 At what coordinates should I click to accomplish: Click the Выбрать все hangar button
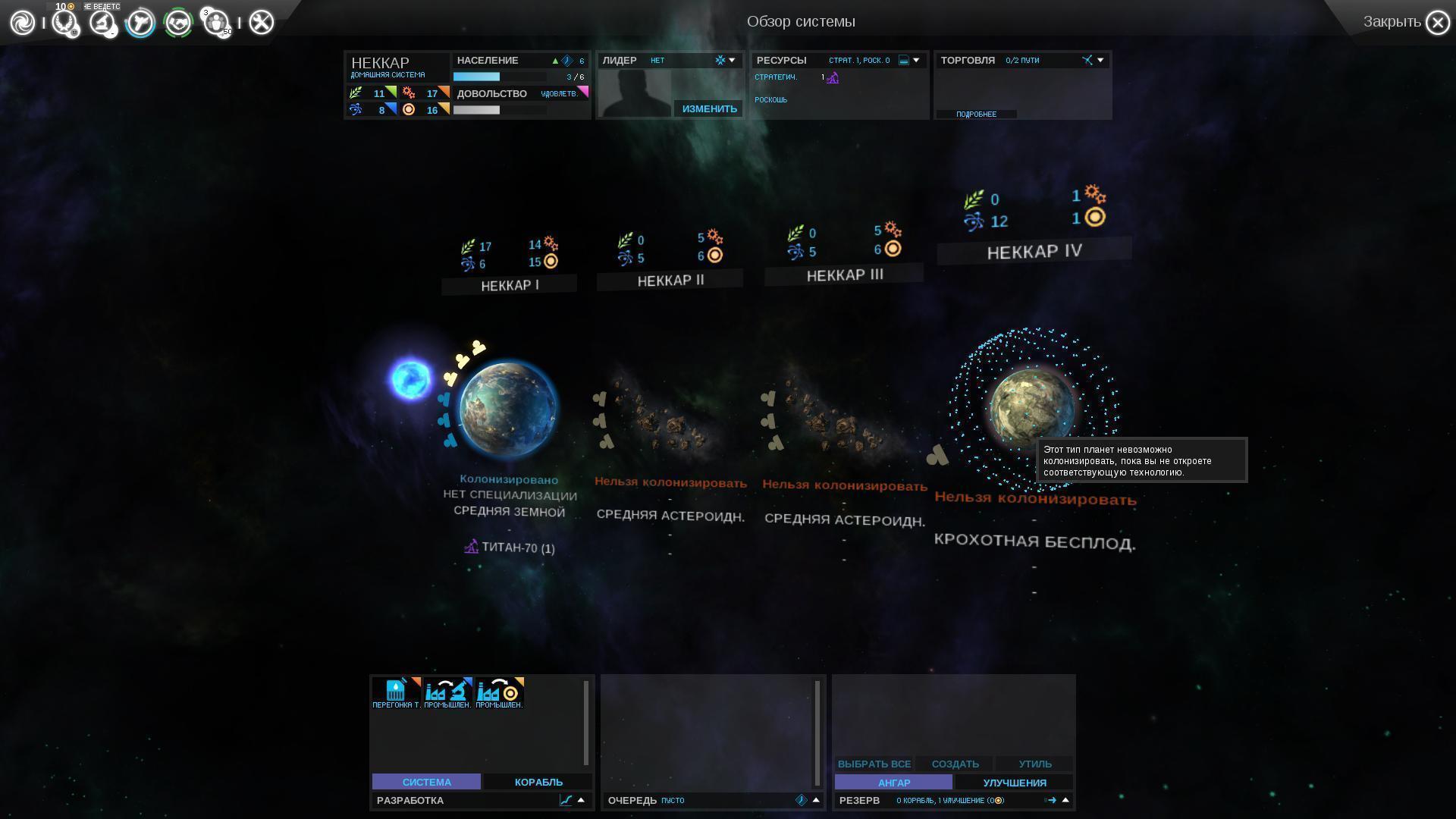click(874, 764)
